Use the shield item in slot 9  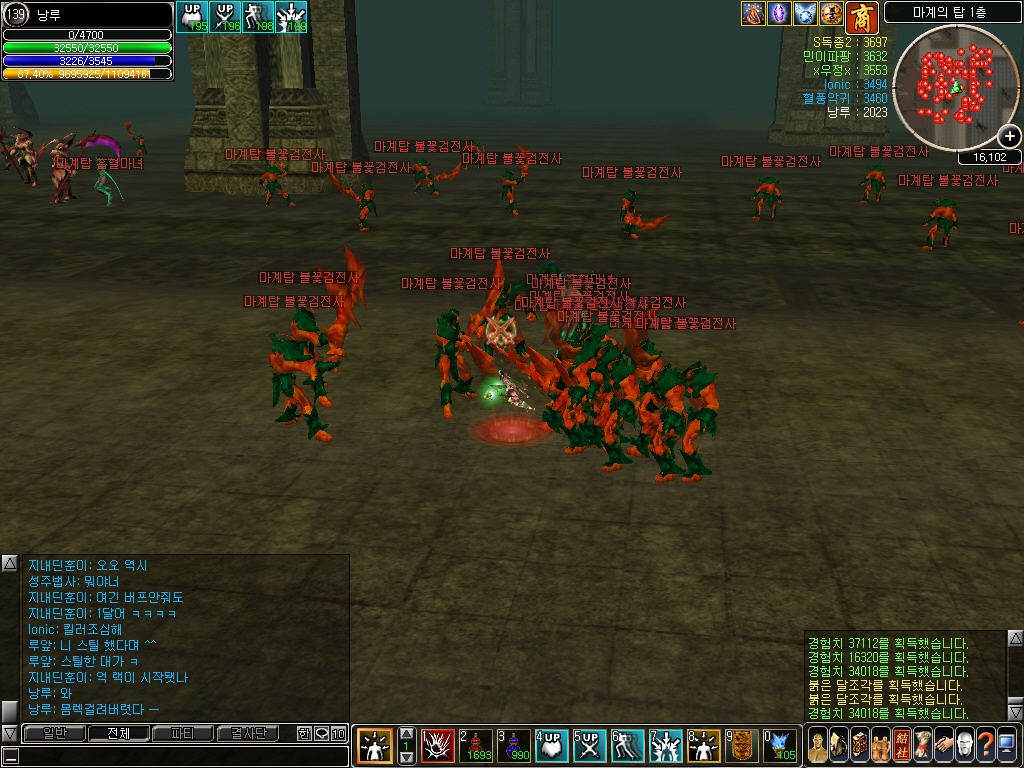[741, 745]
